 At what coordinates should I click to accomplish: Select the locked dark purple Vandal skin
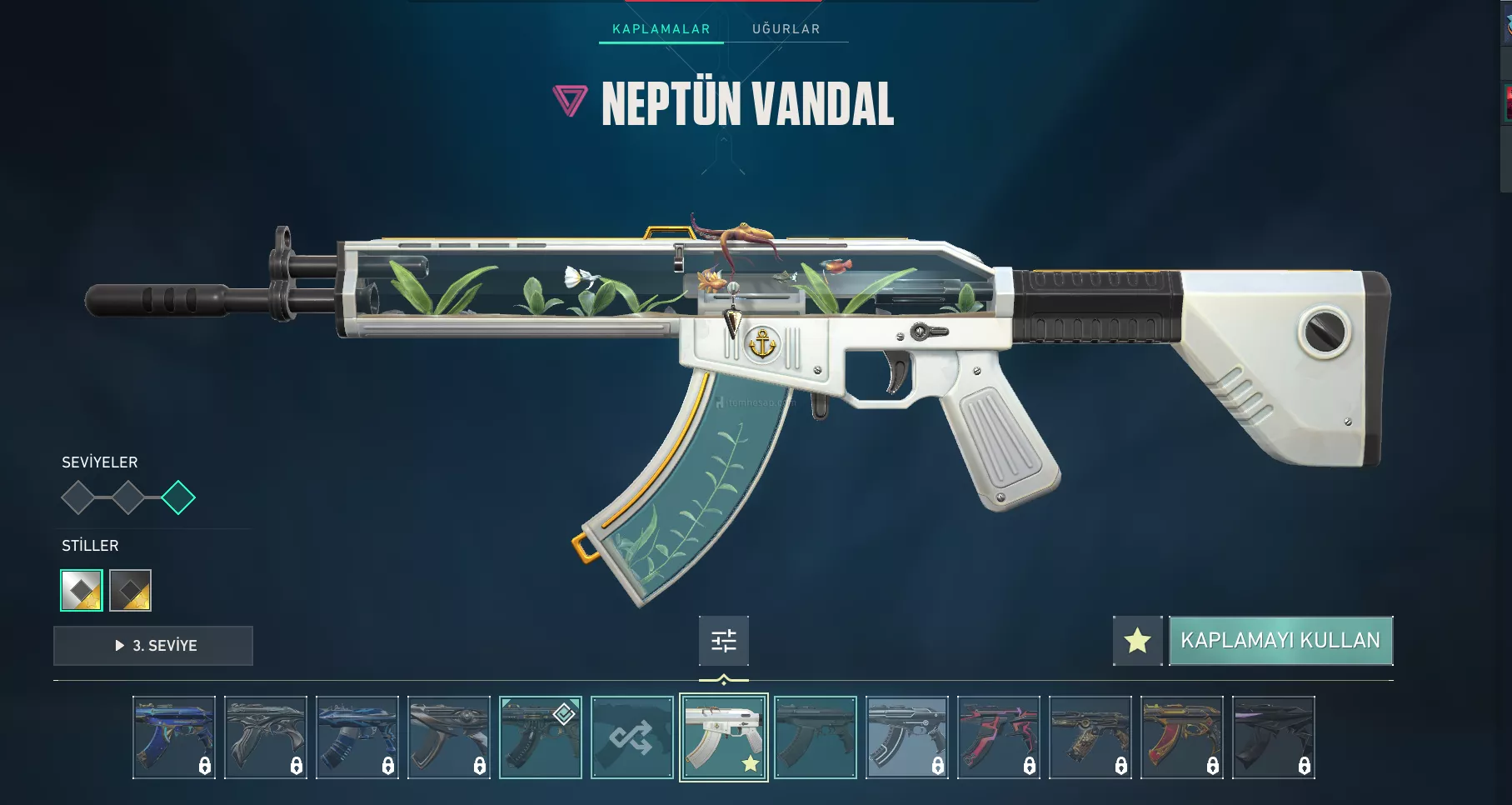click(1273, 737)
